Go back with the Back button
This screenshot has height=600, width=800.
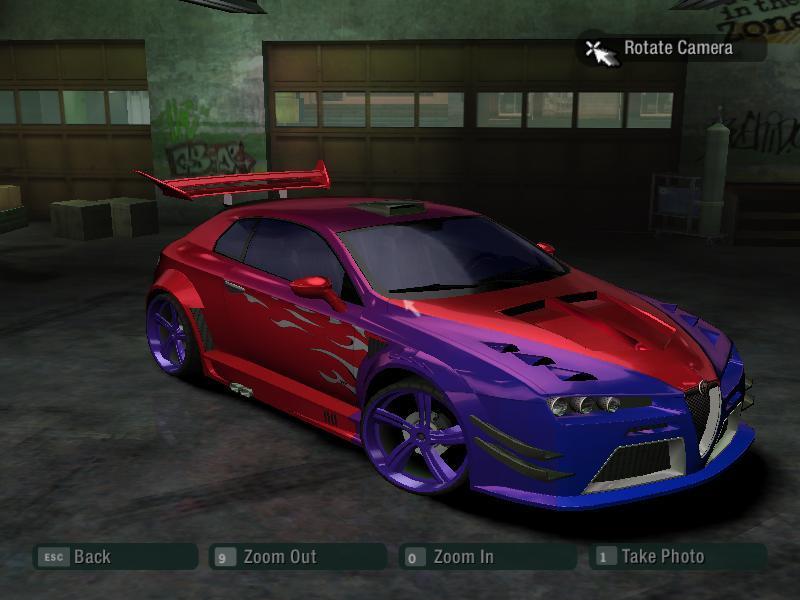pos(91,557)
